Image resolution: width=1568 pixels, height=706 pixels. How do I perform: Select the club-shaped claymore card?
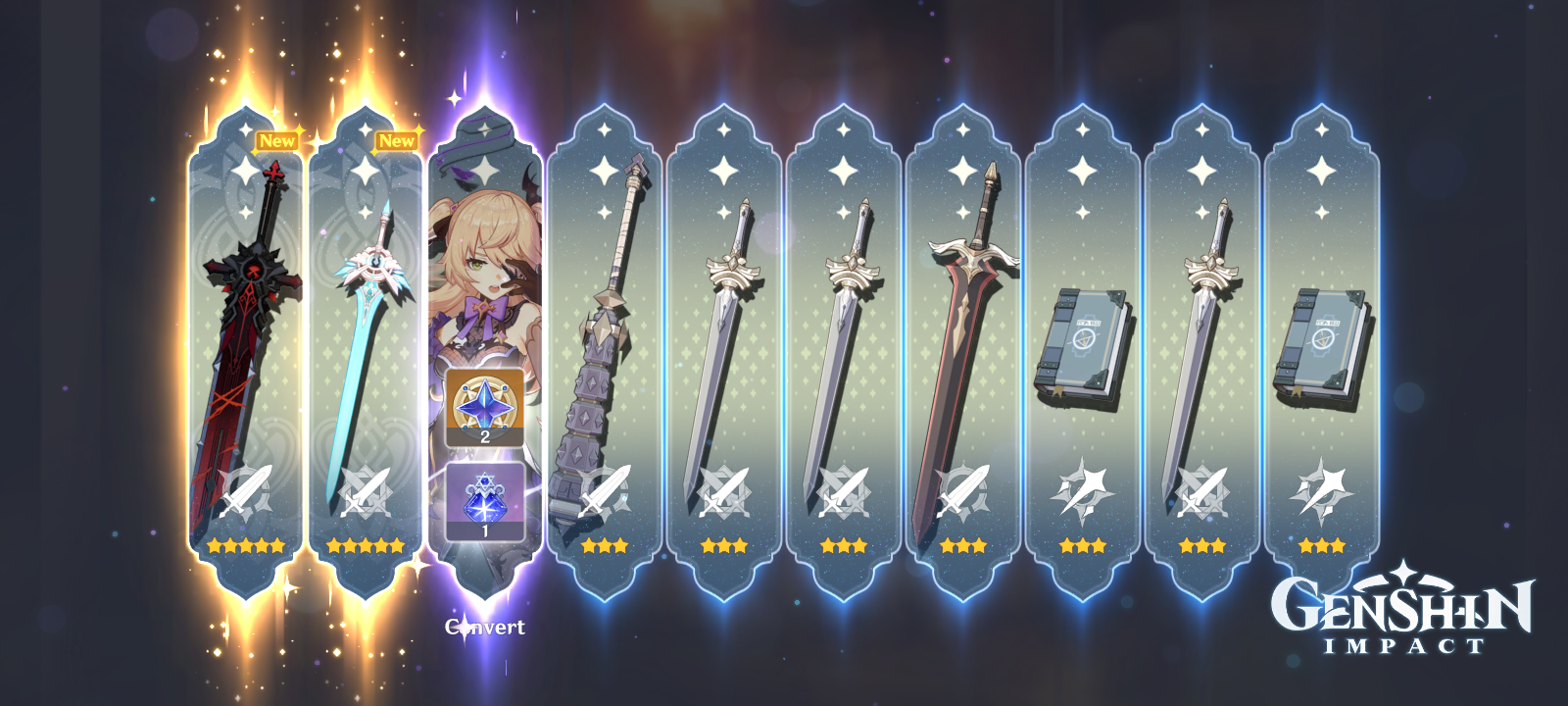604,324
